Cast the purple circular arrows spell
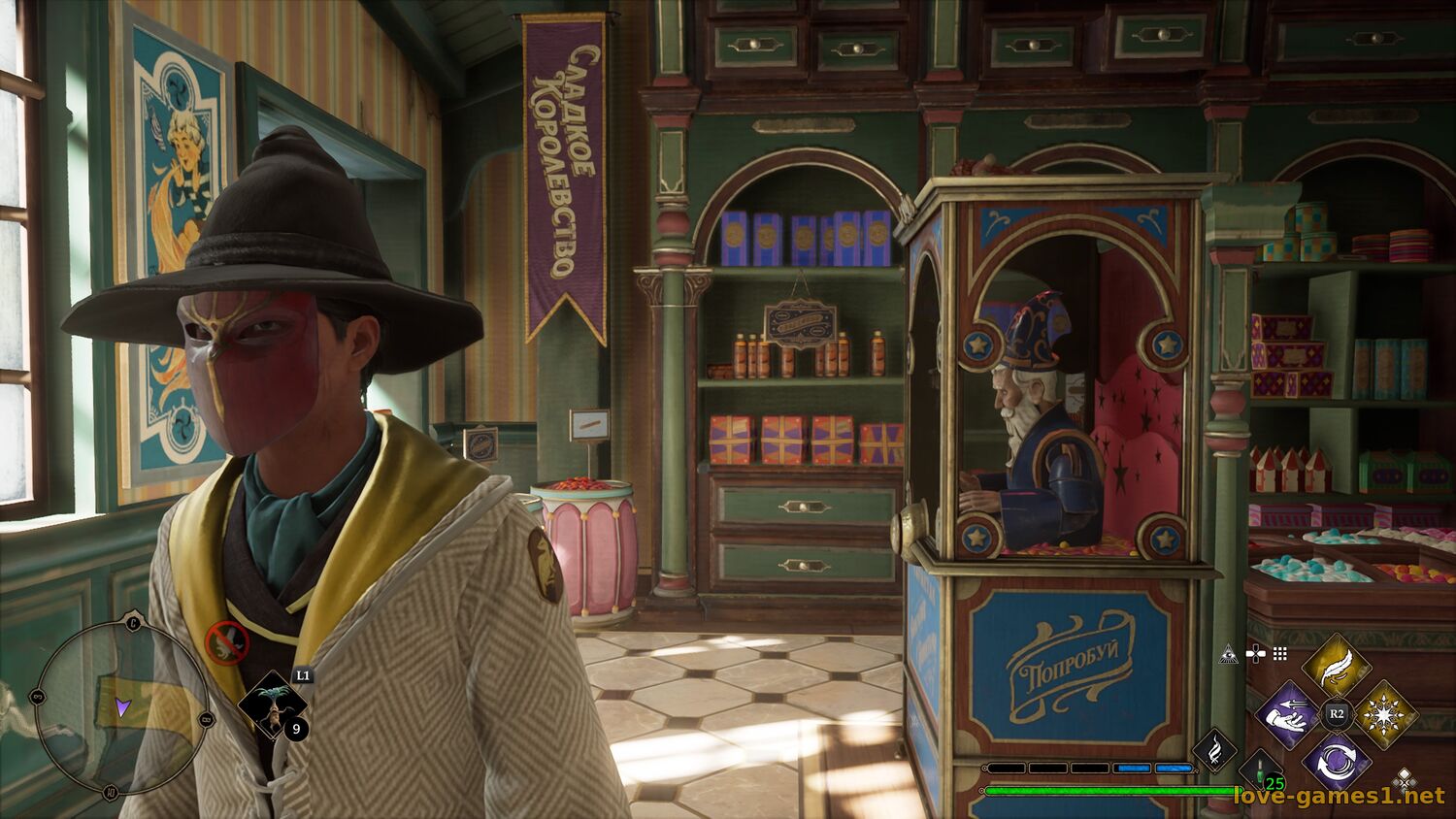The image size is (1456, 819). pyautogui.click(x=1336, y=762)
